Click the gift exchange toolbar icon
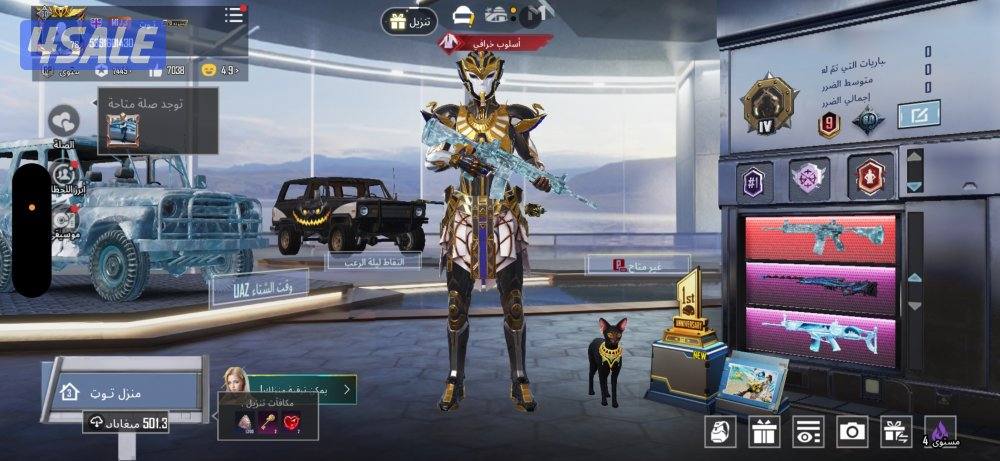Screen dimensions: 1000x461 [x=895, y=431]
